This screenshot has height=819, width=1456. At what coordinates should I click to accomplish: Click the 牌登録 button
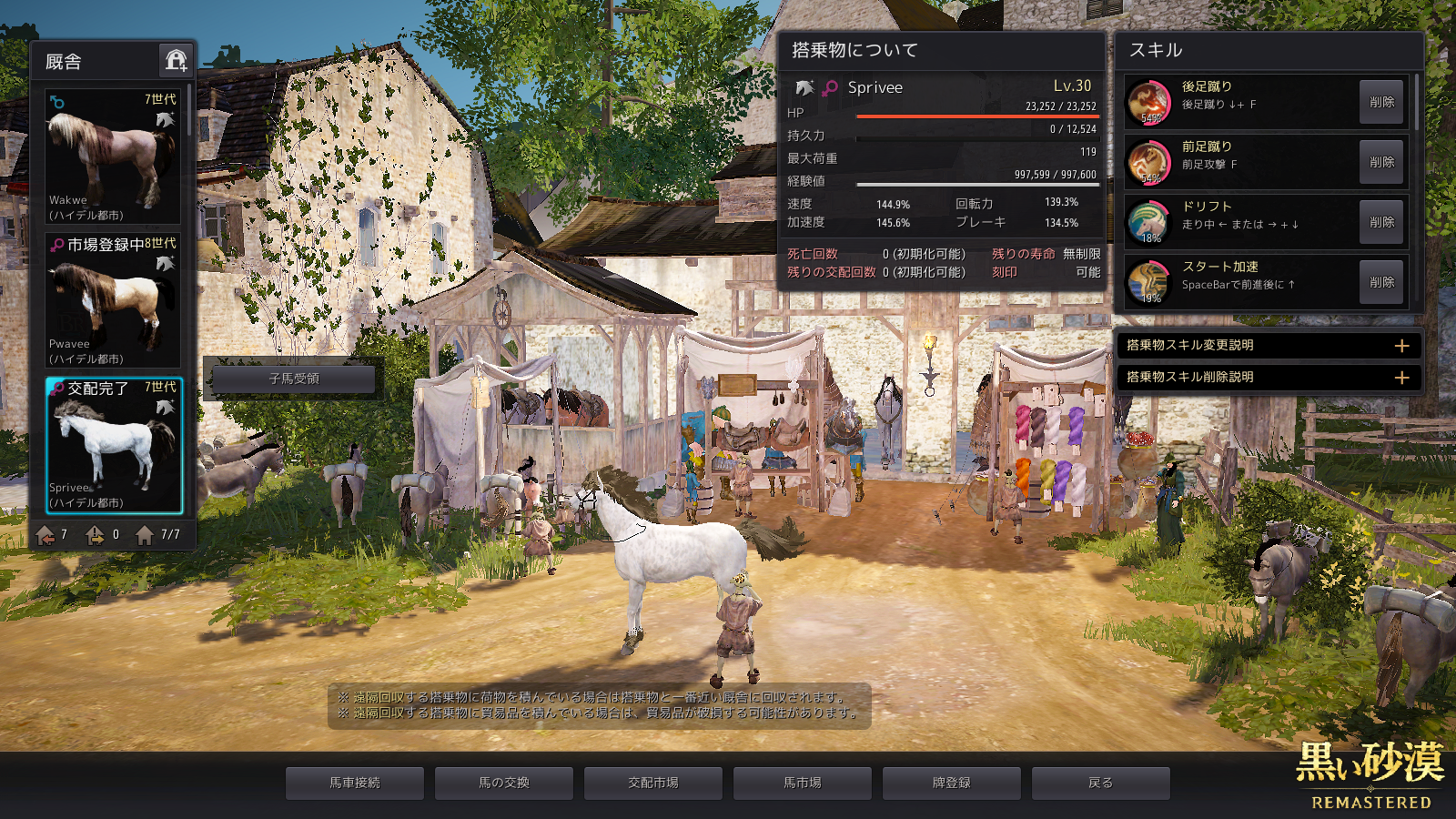coord(952,783)
